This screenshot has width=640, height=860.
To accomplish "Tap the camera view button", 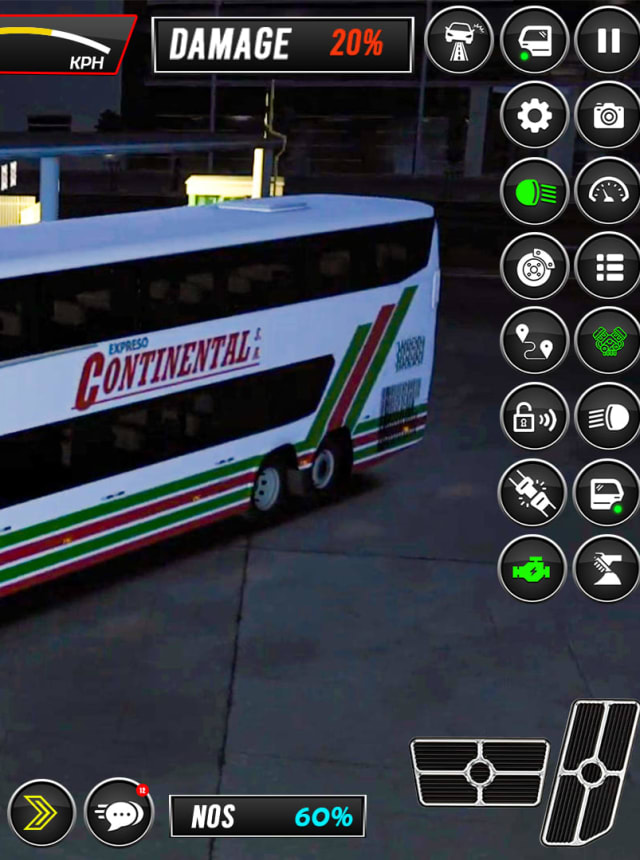I will click(608, 116).
